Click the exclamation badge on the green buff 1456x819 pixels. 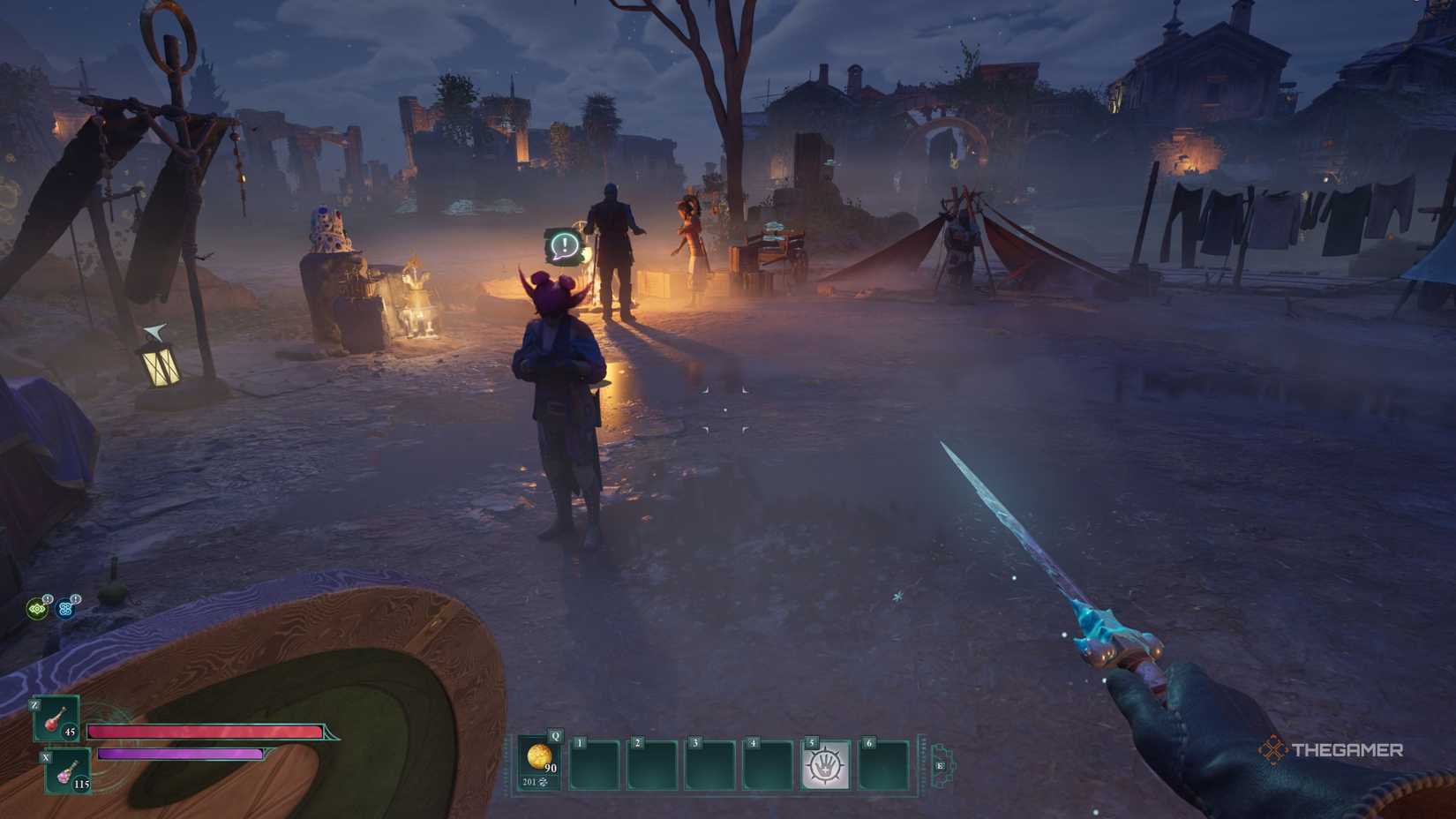pyautogui.click(x=48, y=598)
